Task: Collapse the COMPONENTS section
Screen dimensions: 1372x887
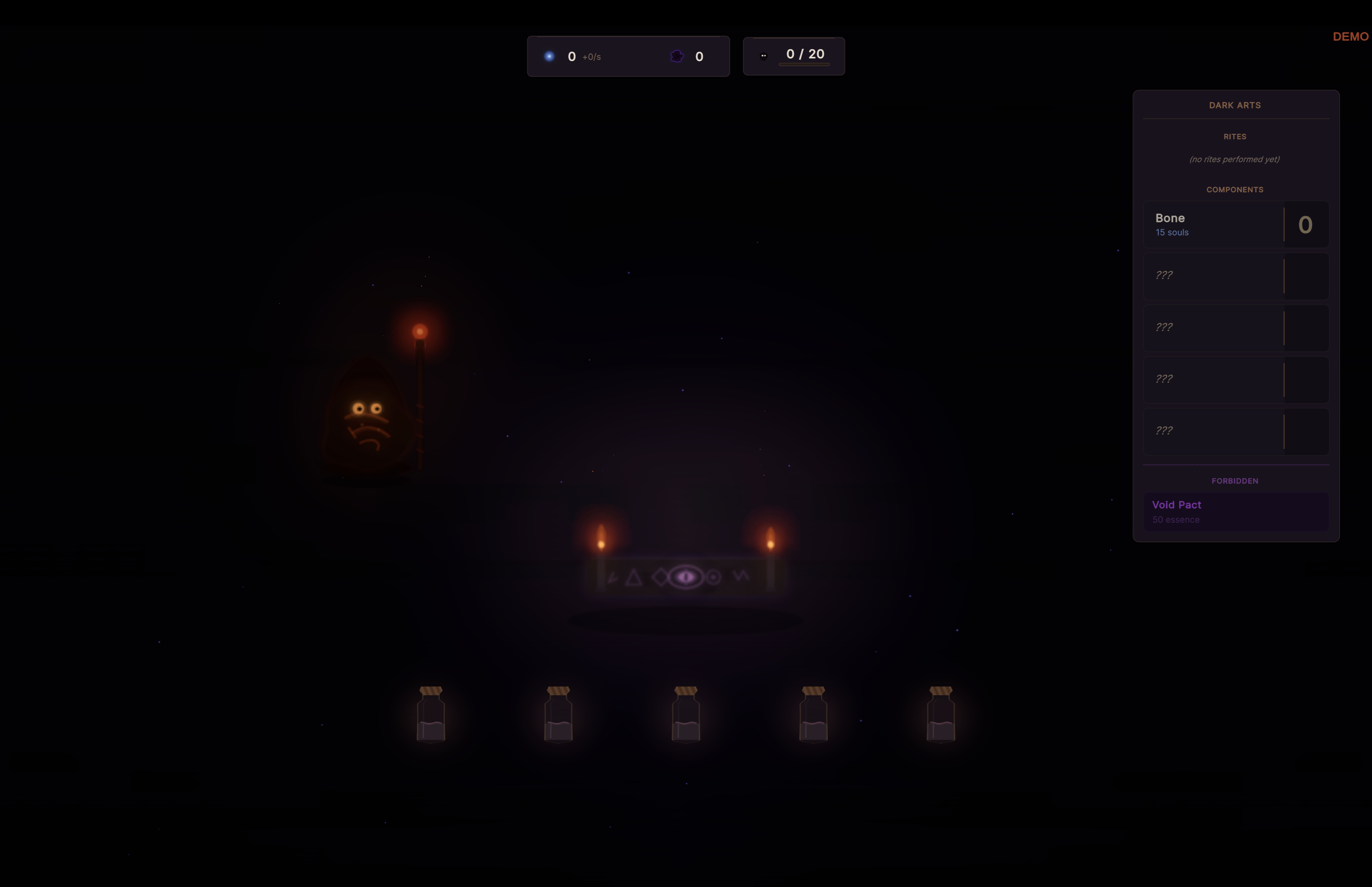Action: click(x=1235, y=189)
